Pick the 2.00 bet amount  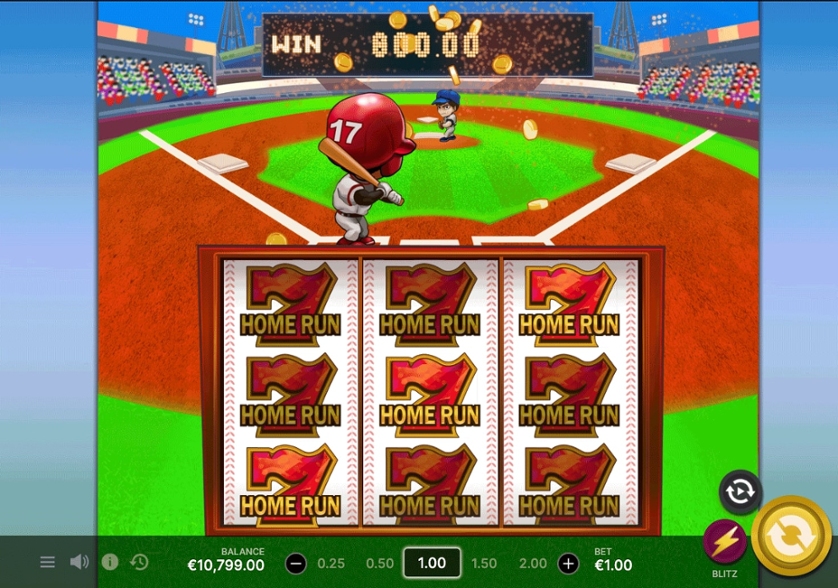(533, 563)
